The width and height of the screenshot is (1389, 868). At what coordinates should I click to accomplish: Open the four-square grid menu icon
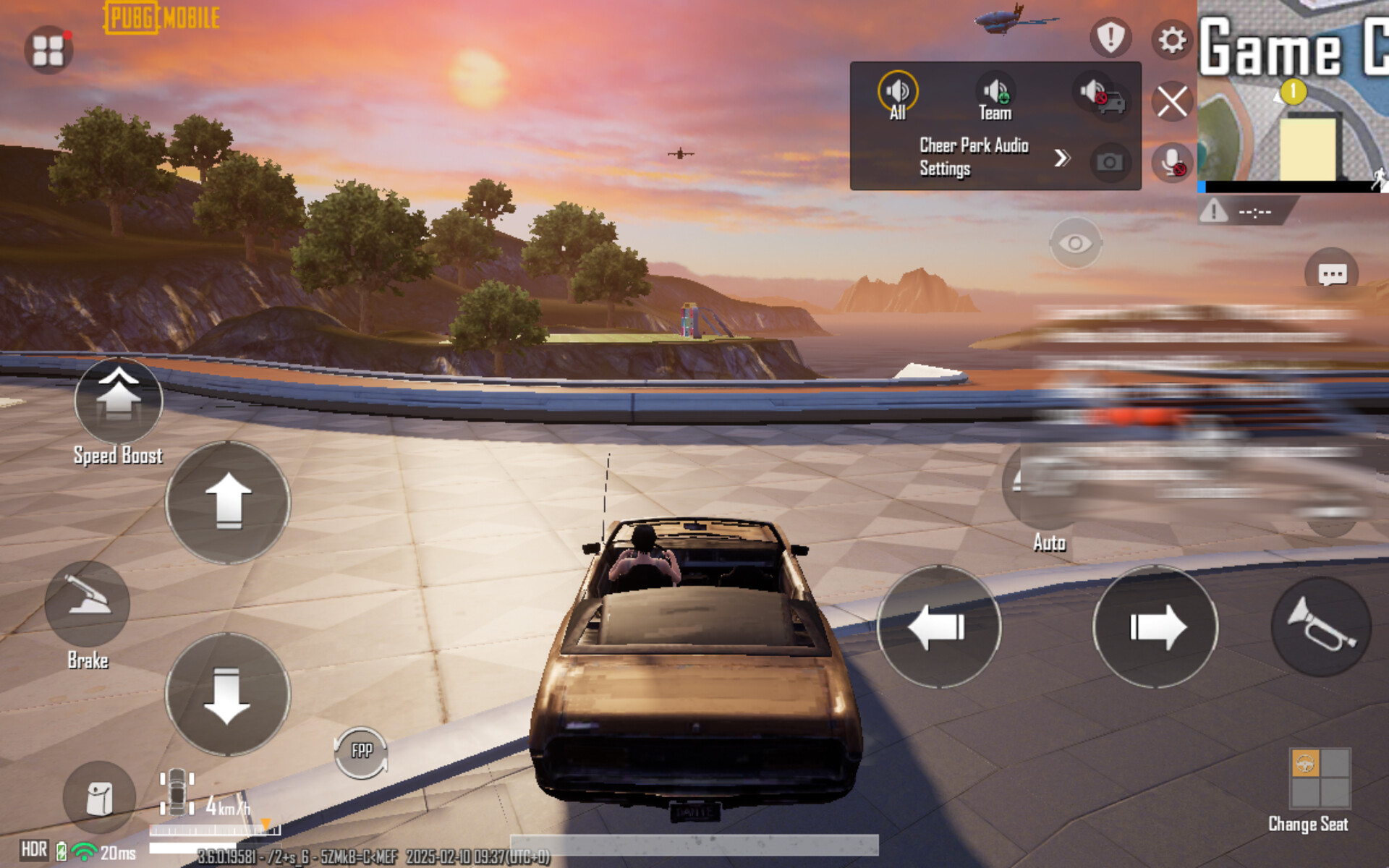[48, 50]
